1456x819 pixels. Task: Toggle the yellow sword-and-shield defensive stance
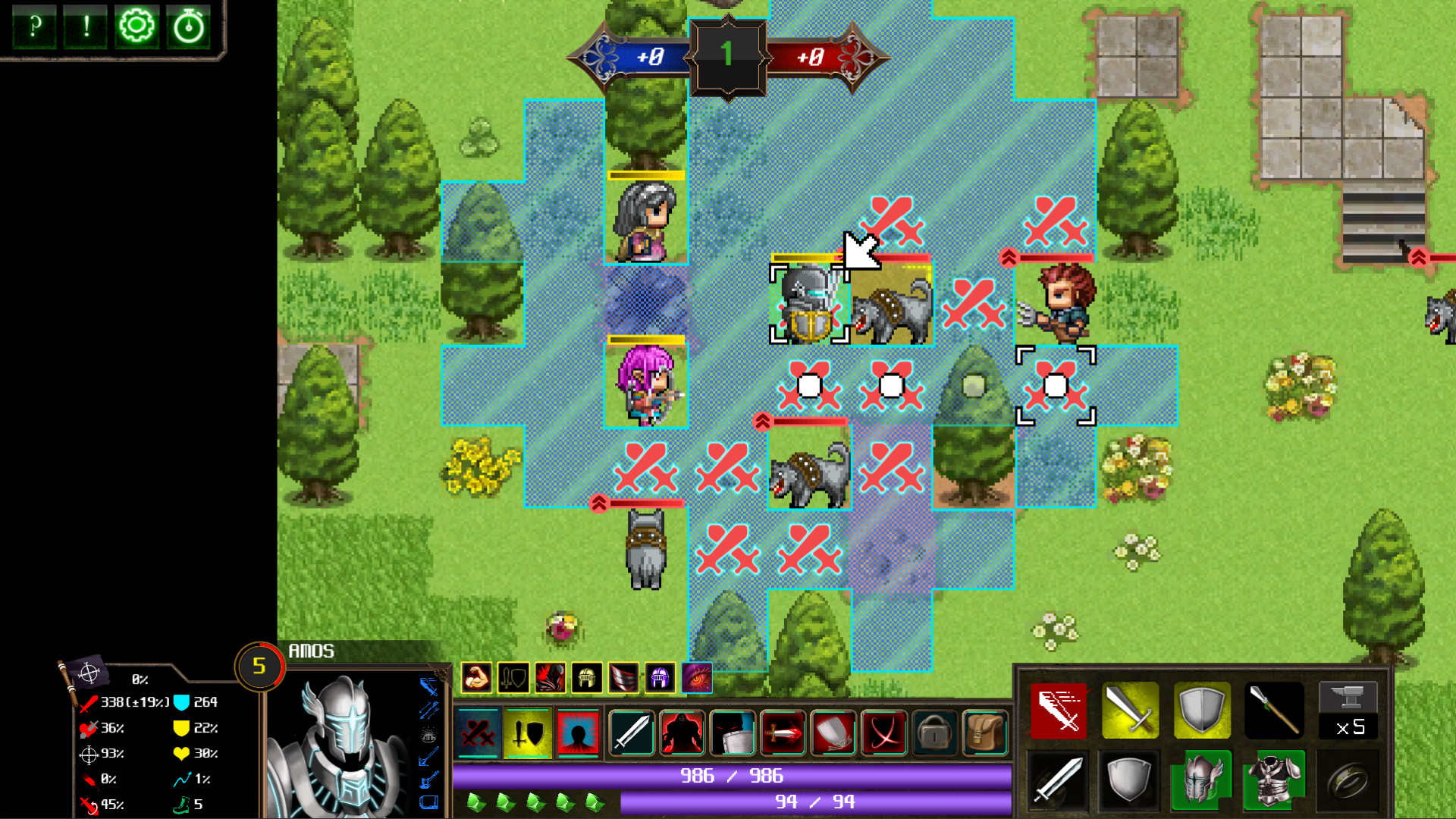[x=529, y=733]
